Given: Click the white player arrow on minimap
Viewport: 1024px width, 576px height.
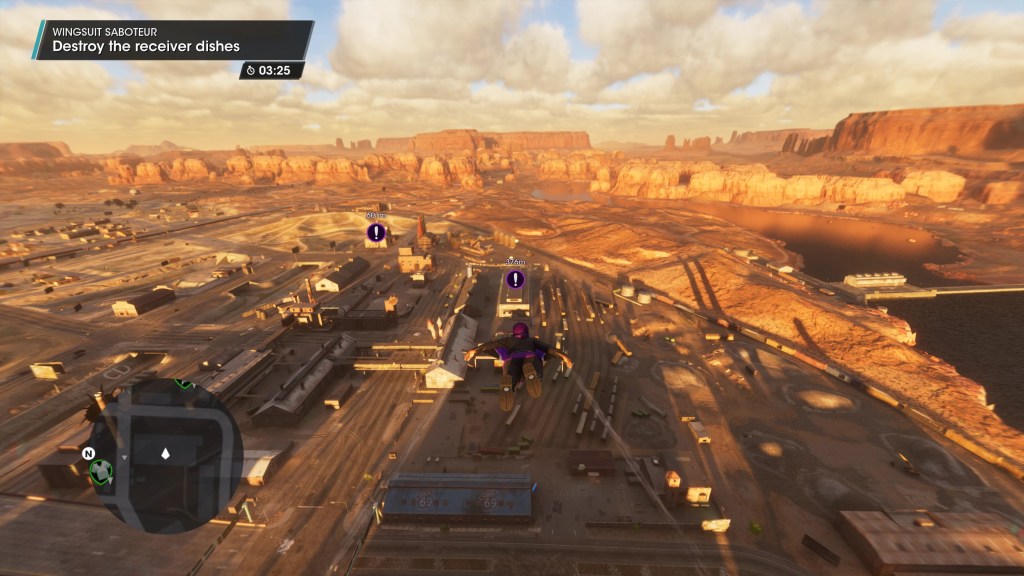Looking at the screenshot, I should tap(166, 455).
